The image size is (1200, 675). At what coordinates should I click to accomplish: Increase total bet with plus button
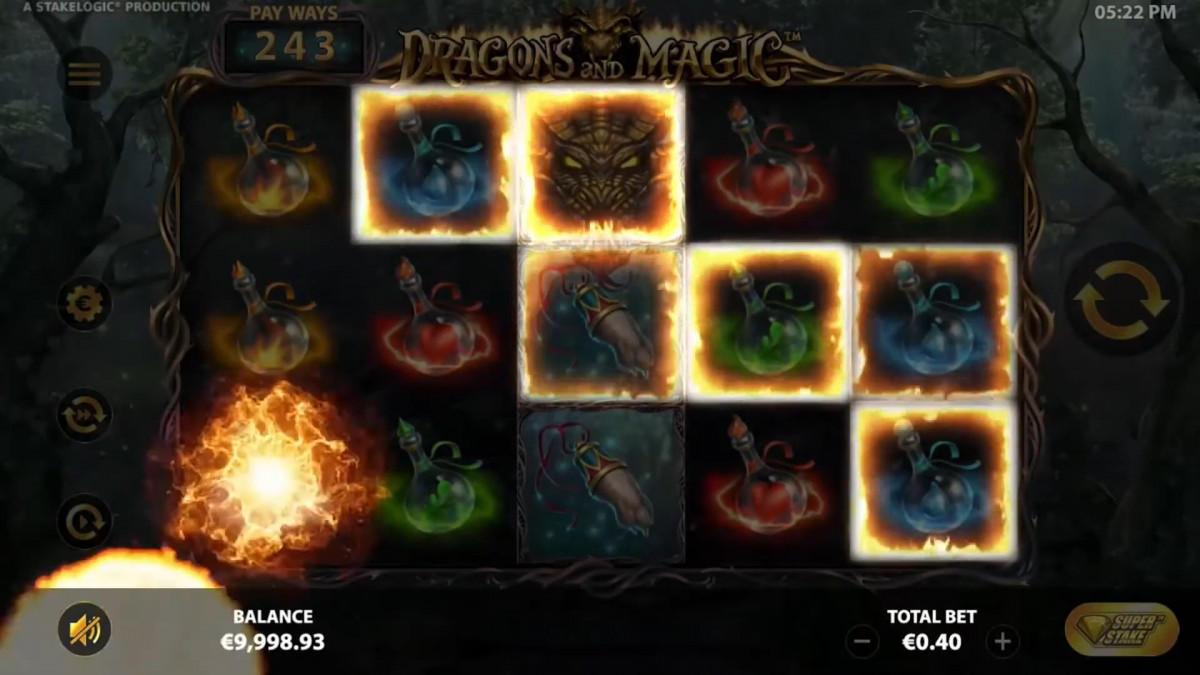pyautogui.click(x=1003, y=642)
